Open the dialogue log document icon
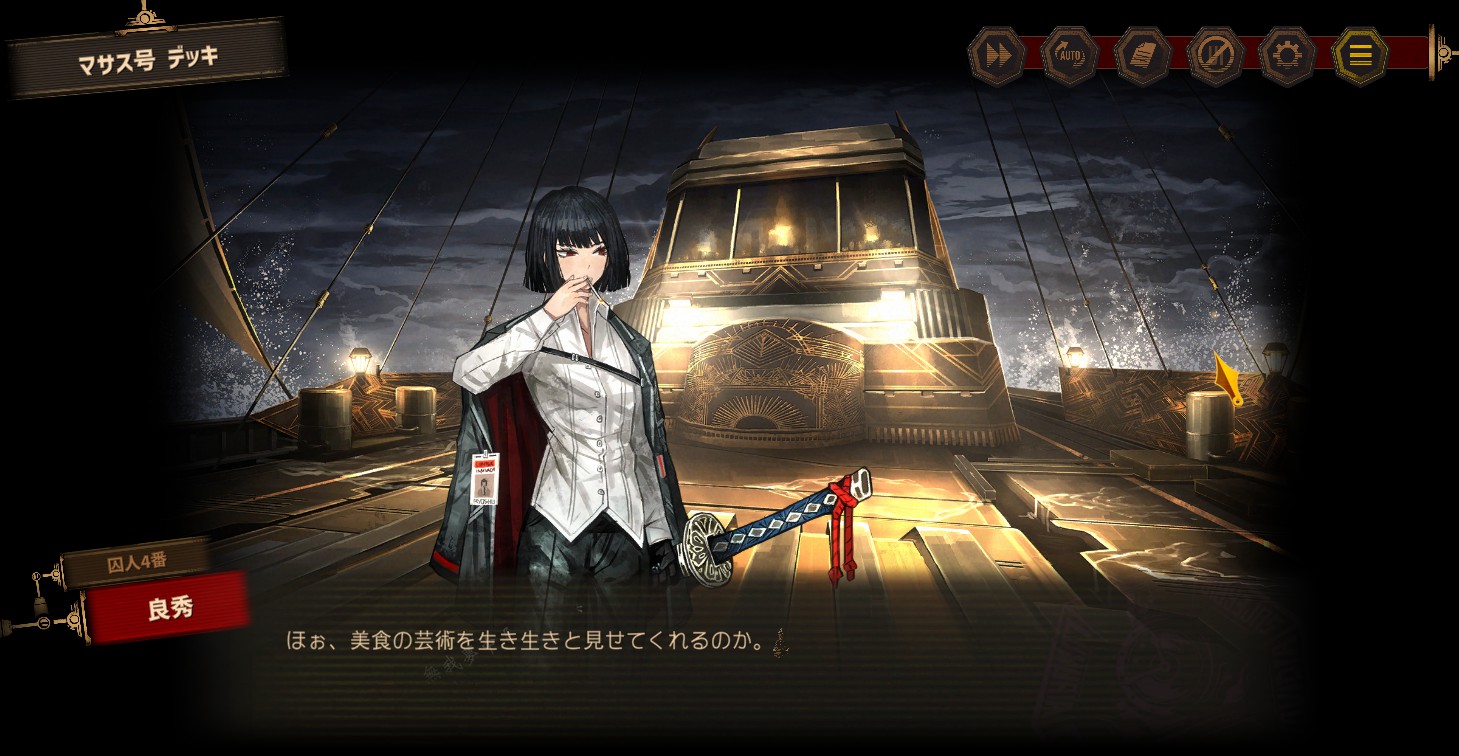1459x756 pixels. [1143, 56]
